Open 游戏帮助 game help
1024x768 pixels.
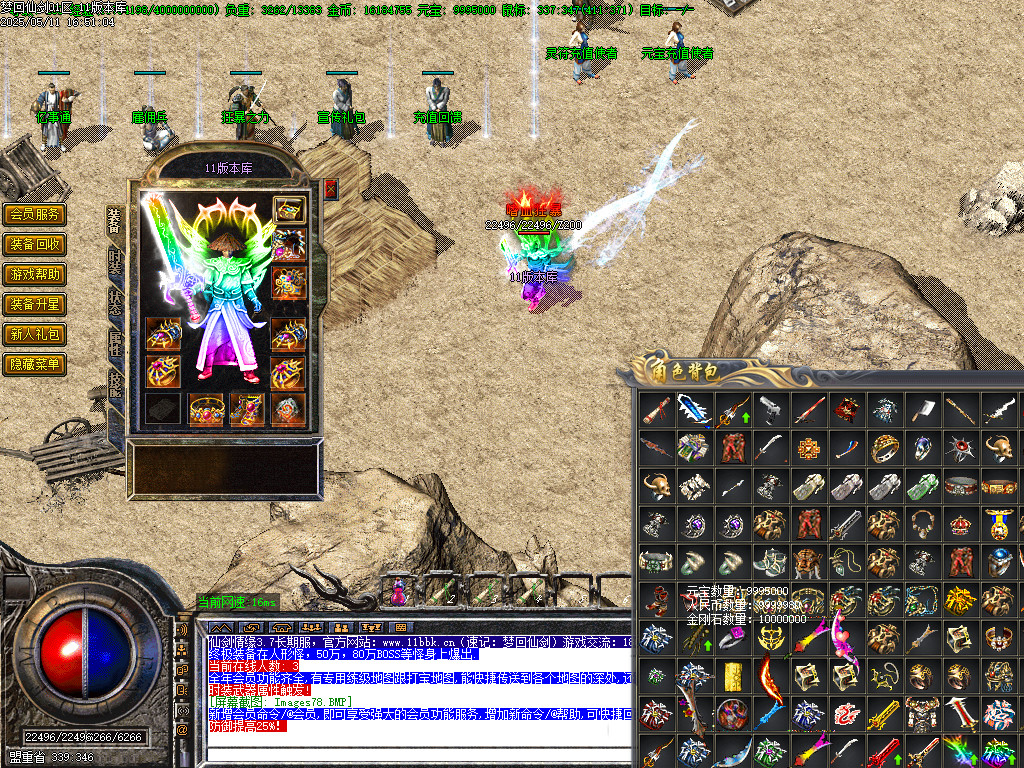[35, 274]
